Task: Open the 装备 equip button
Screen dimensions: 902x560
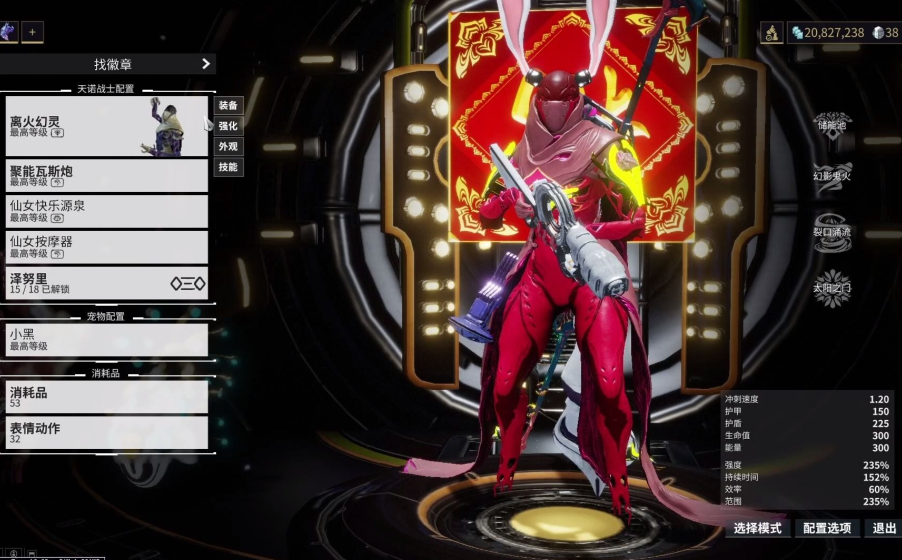Action: coord(228,106)
